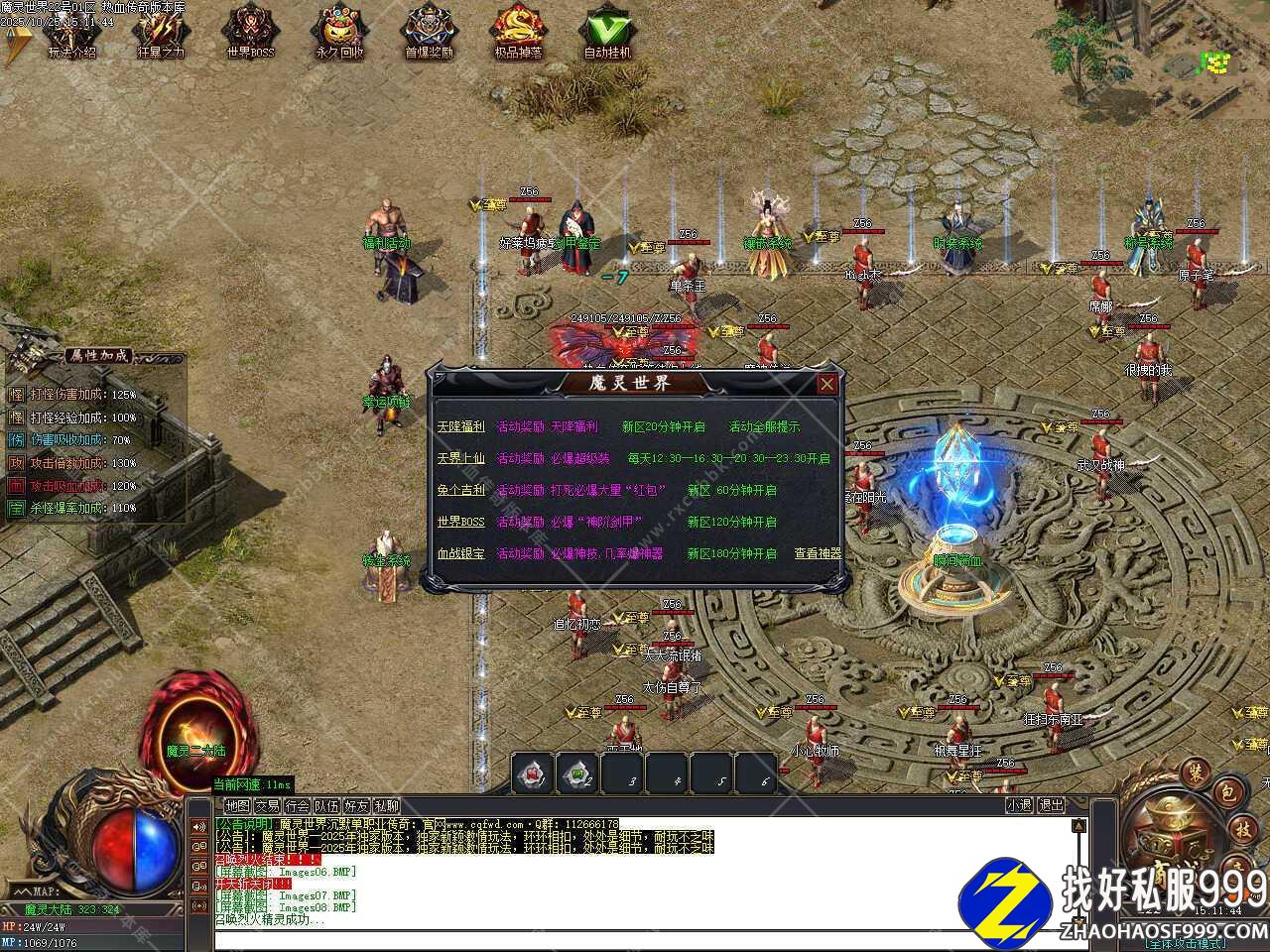Open the 装 equipment round button

tap(1196, 771)
